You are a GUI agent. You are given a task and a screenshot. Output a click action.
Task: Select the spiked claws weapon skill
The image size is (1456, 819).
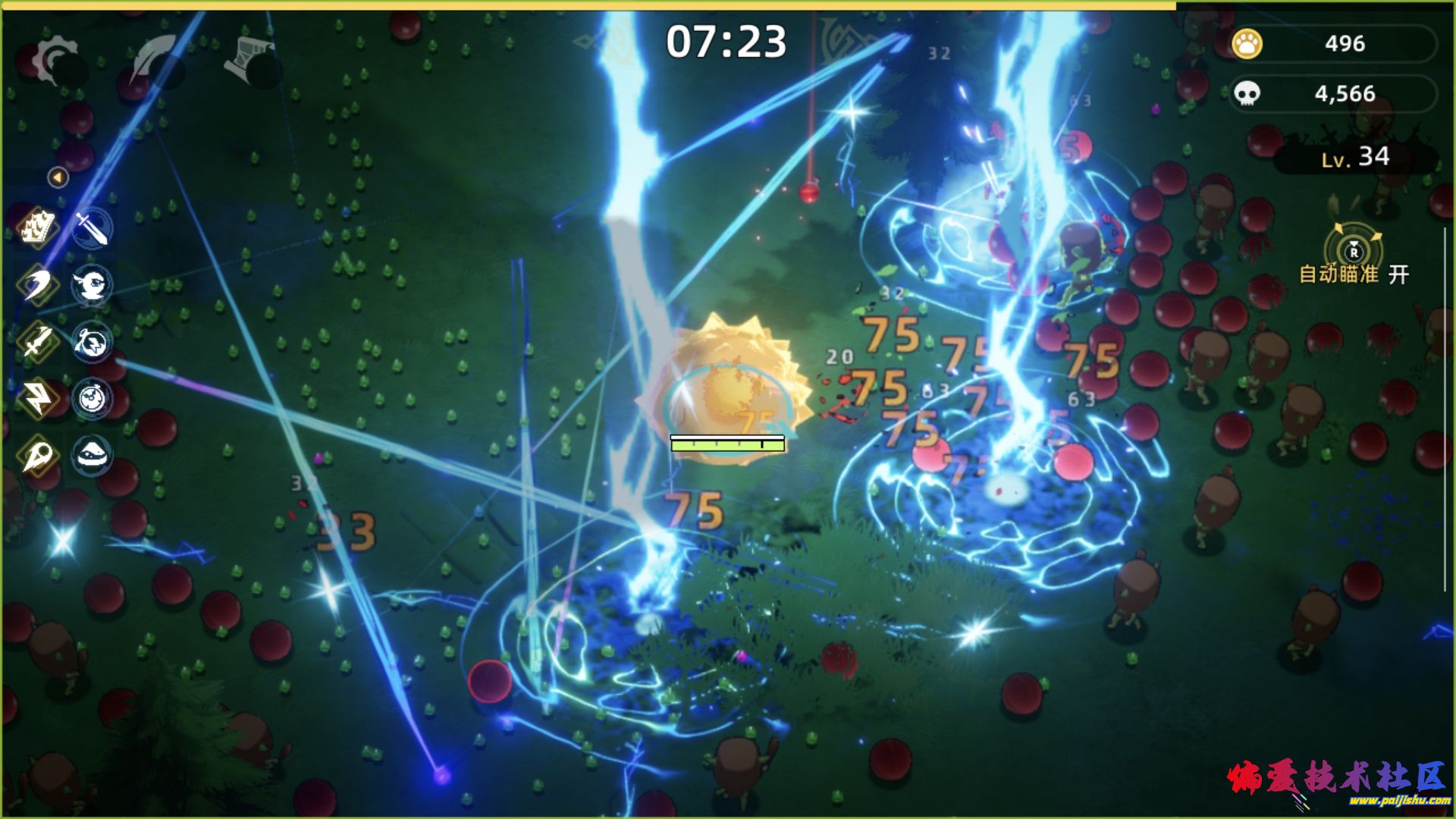[x=37, y=227]
